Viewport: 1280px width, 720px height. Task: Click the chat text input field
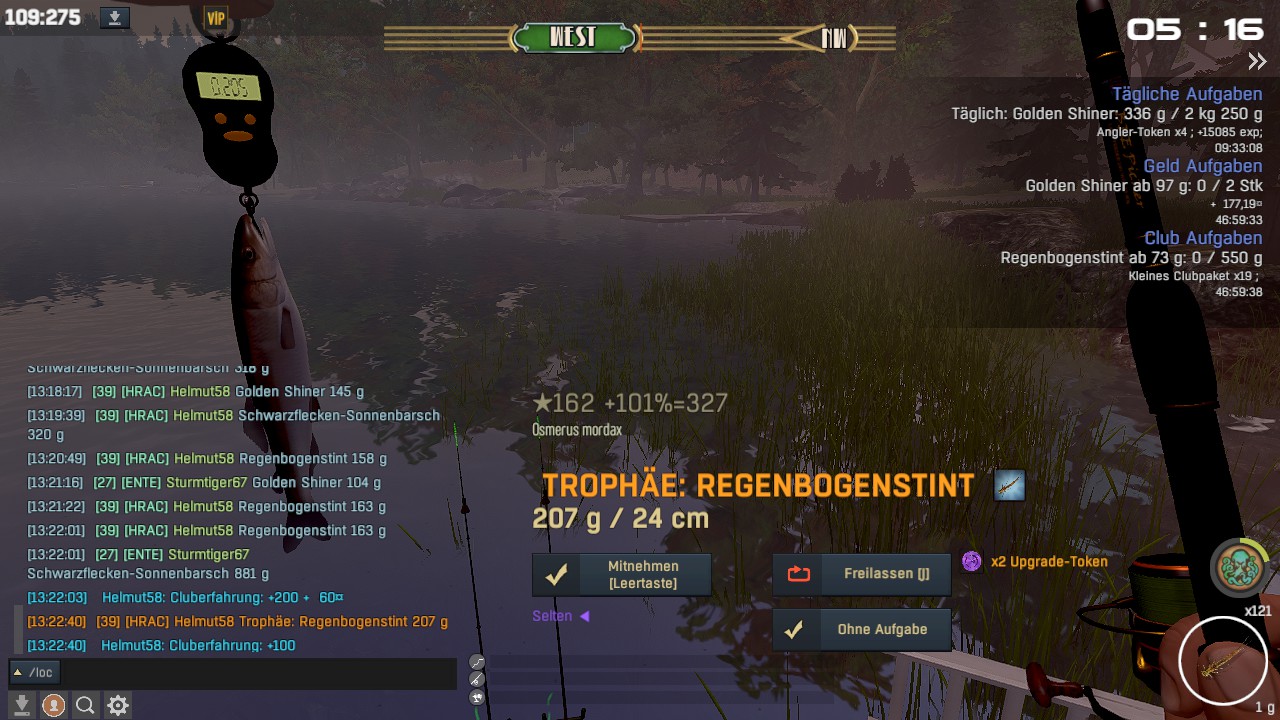click(260, 673)
